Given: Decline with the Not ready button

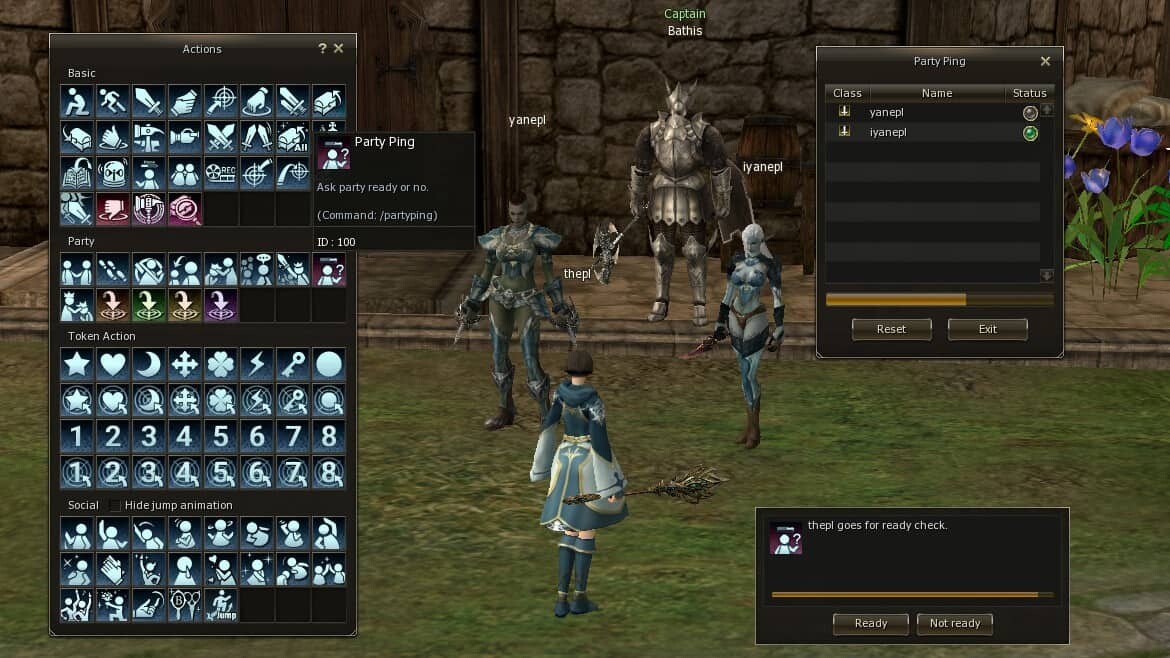Looking at the screenshot, I should [954, 623].
